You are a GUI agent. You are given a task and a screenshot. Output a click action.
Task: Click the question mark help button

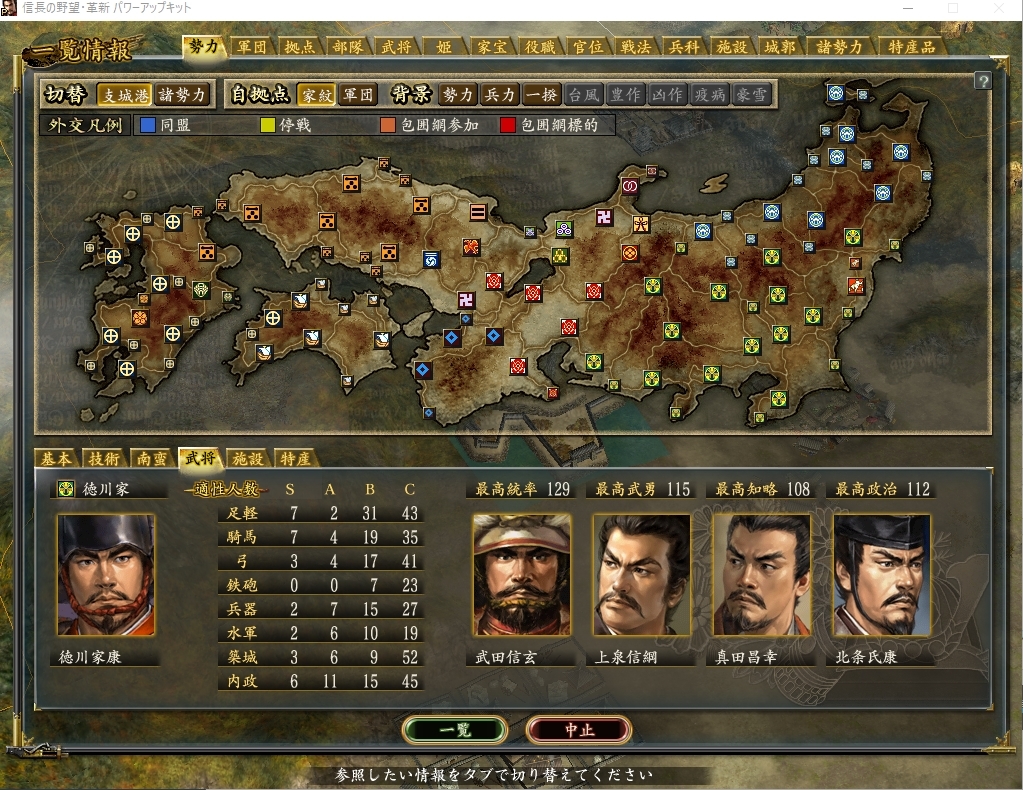coord(983,81)
